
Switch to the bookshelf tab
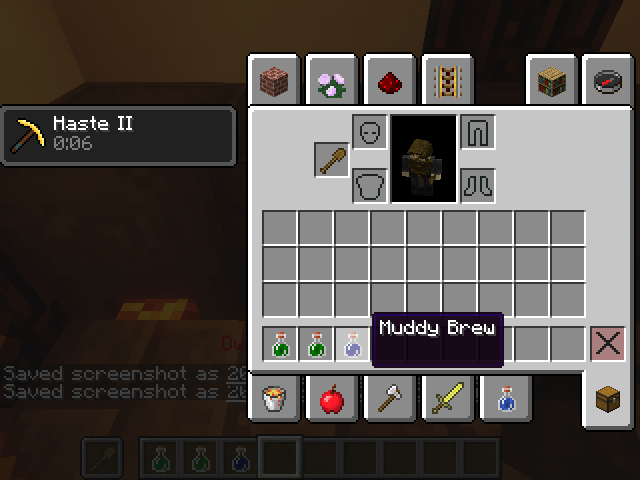pyautogui.click(x=553, y=81)
